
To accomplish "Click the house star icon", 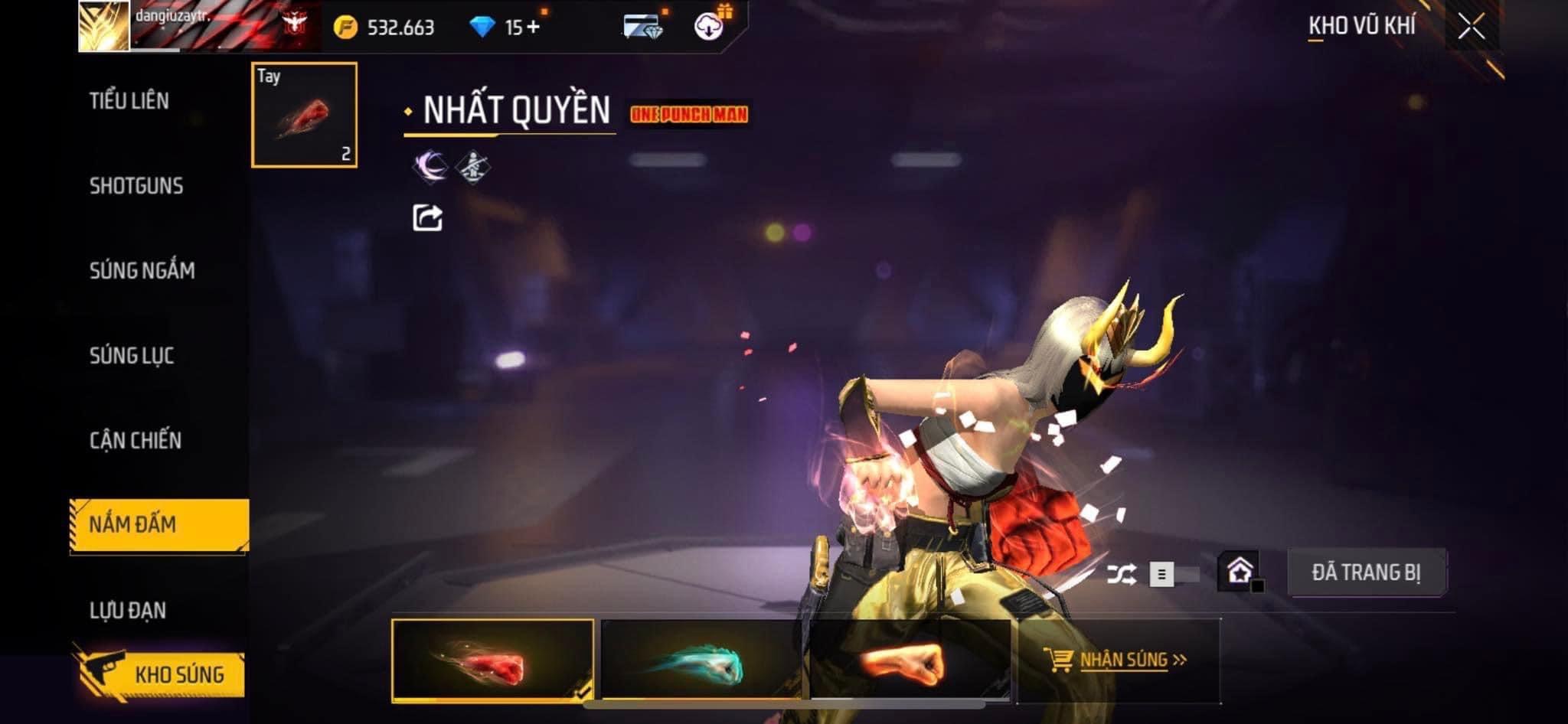I will point(1240,572).
